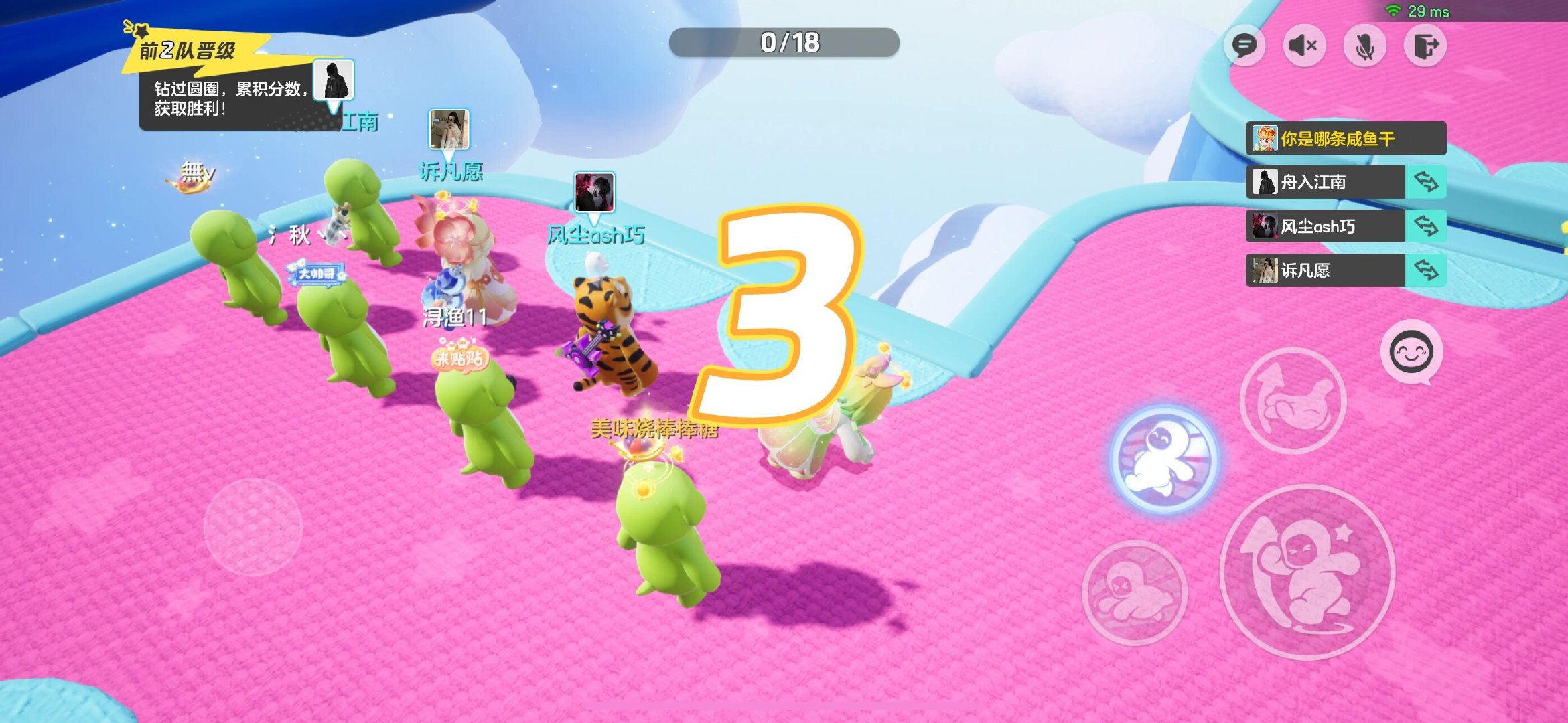Switch view to teammate 风尘ash巧
1568x723 pixels.
click(1426, 226)
